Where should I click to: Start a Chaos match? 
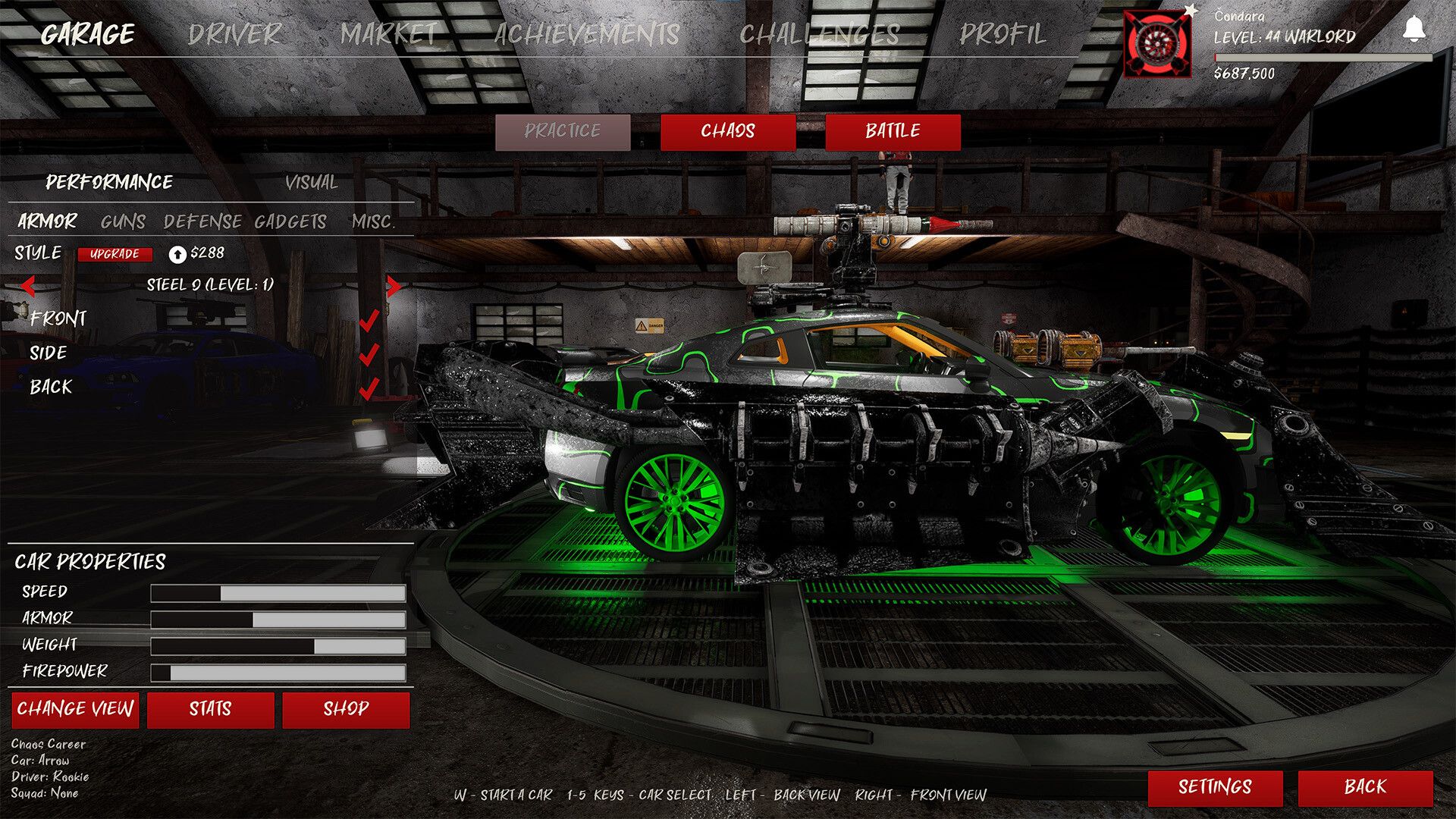(x=727, y=131)
